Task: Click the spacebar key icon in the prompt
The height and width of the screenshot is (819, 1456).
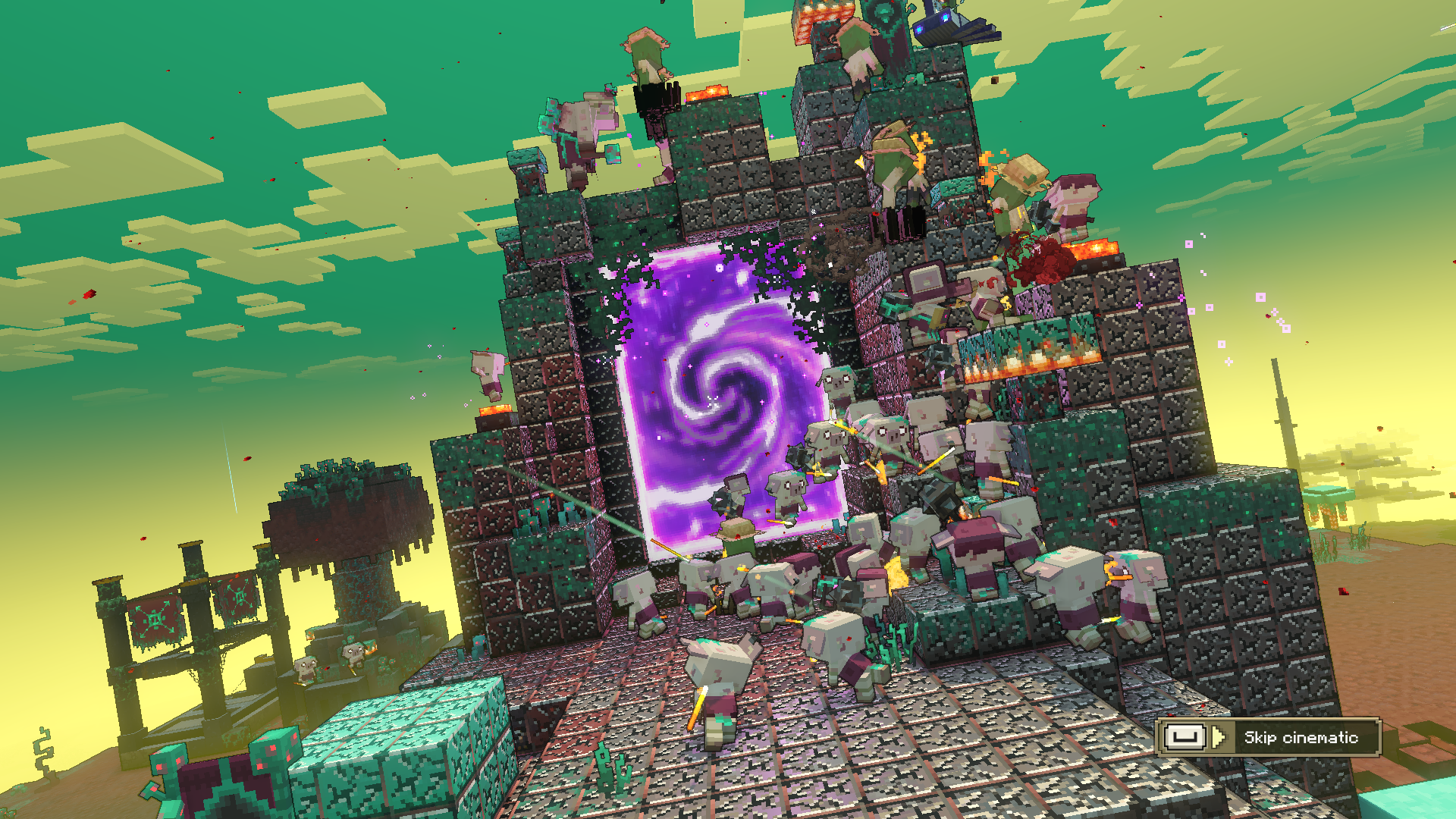Action: [1185, 736]
